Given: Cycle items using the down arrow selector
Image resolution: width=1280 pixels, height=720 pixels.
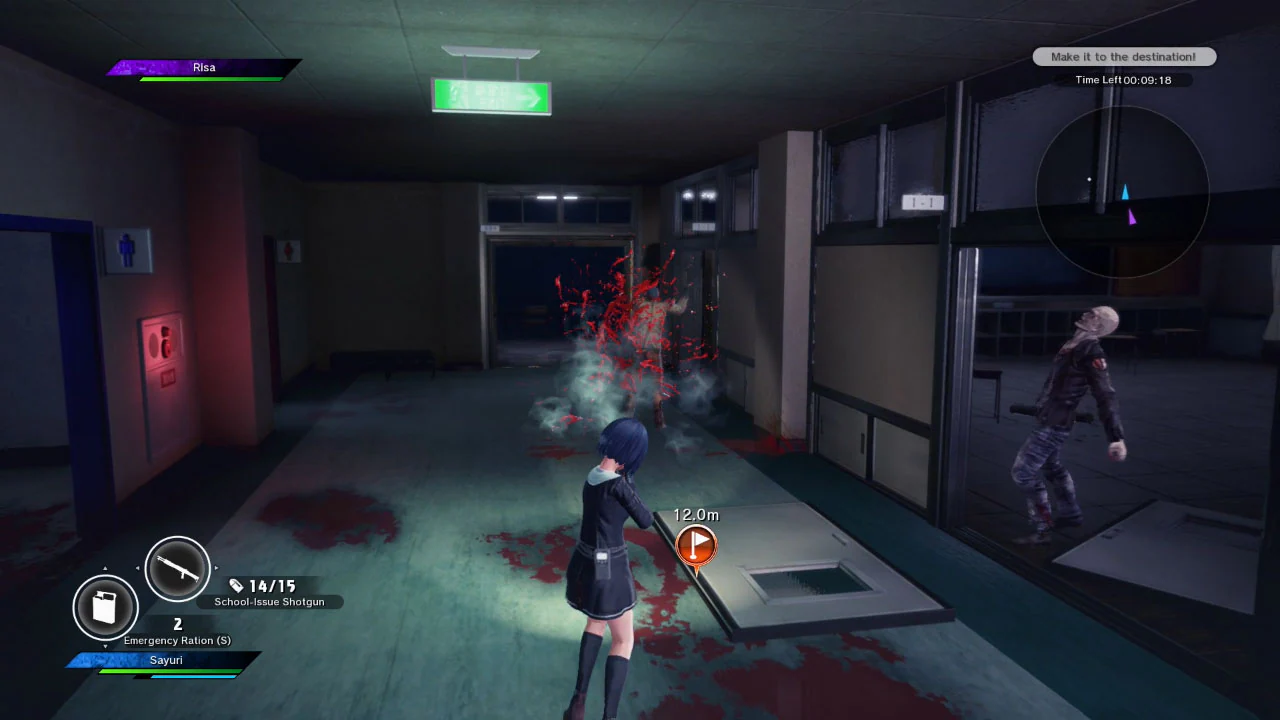Looking at the screenshot, I should pyautogui.click(x=106, y=648).
